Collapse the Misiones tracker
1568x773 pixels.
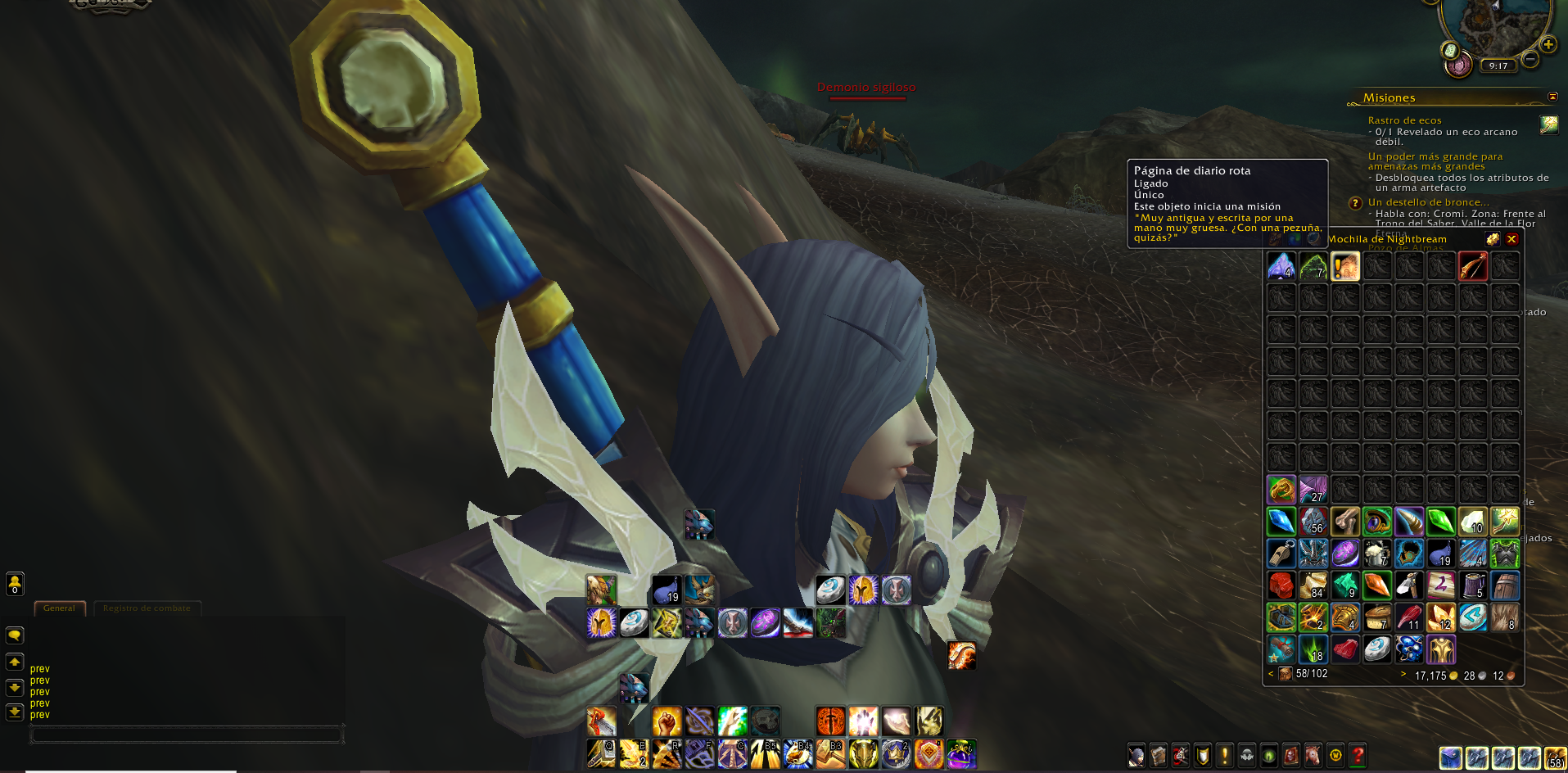click(1552, 97)
